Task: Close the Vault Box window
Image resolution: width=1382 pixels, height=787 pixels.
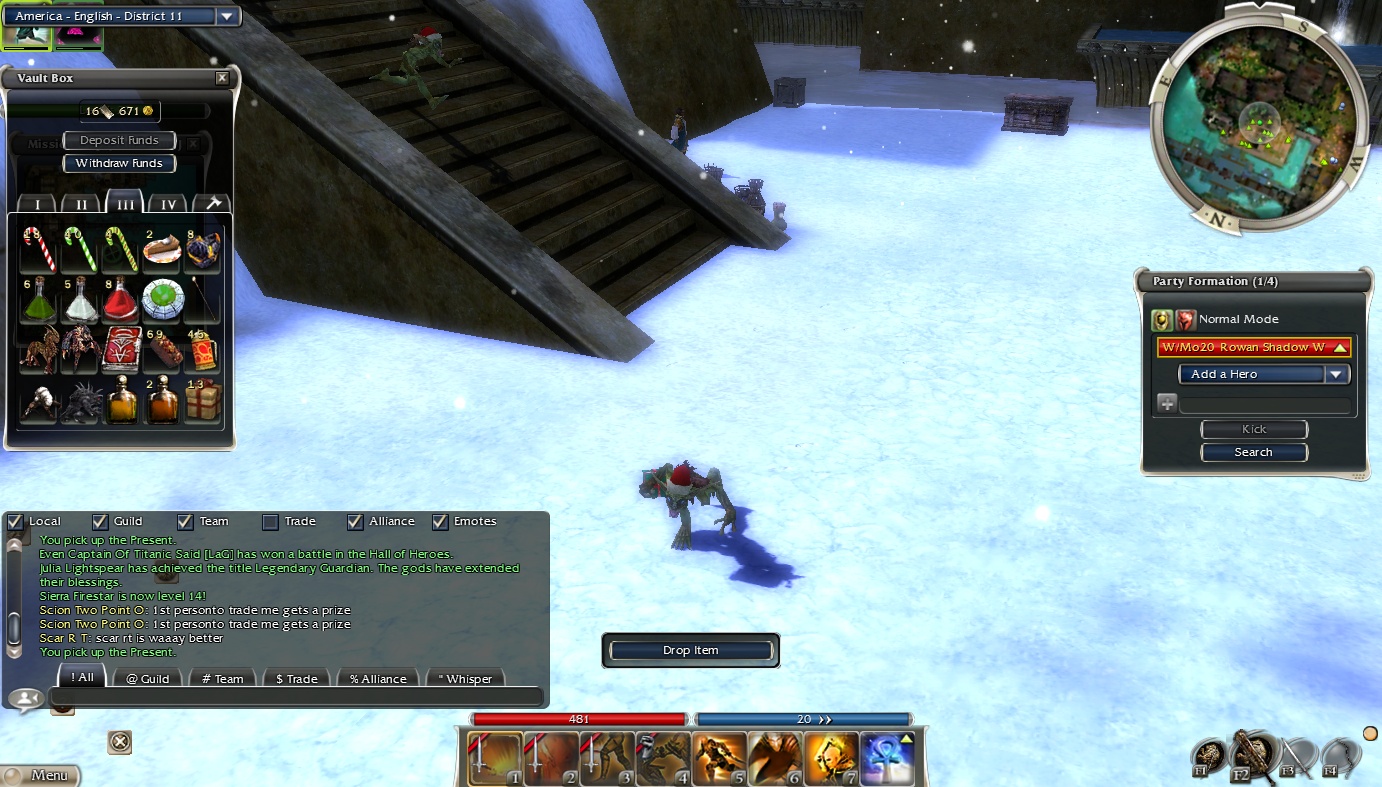Action: [x=222, y=78]
